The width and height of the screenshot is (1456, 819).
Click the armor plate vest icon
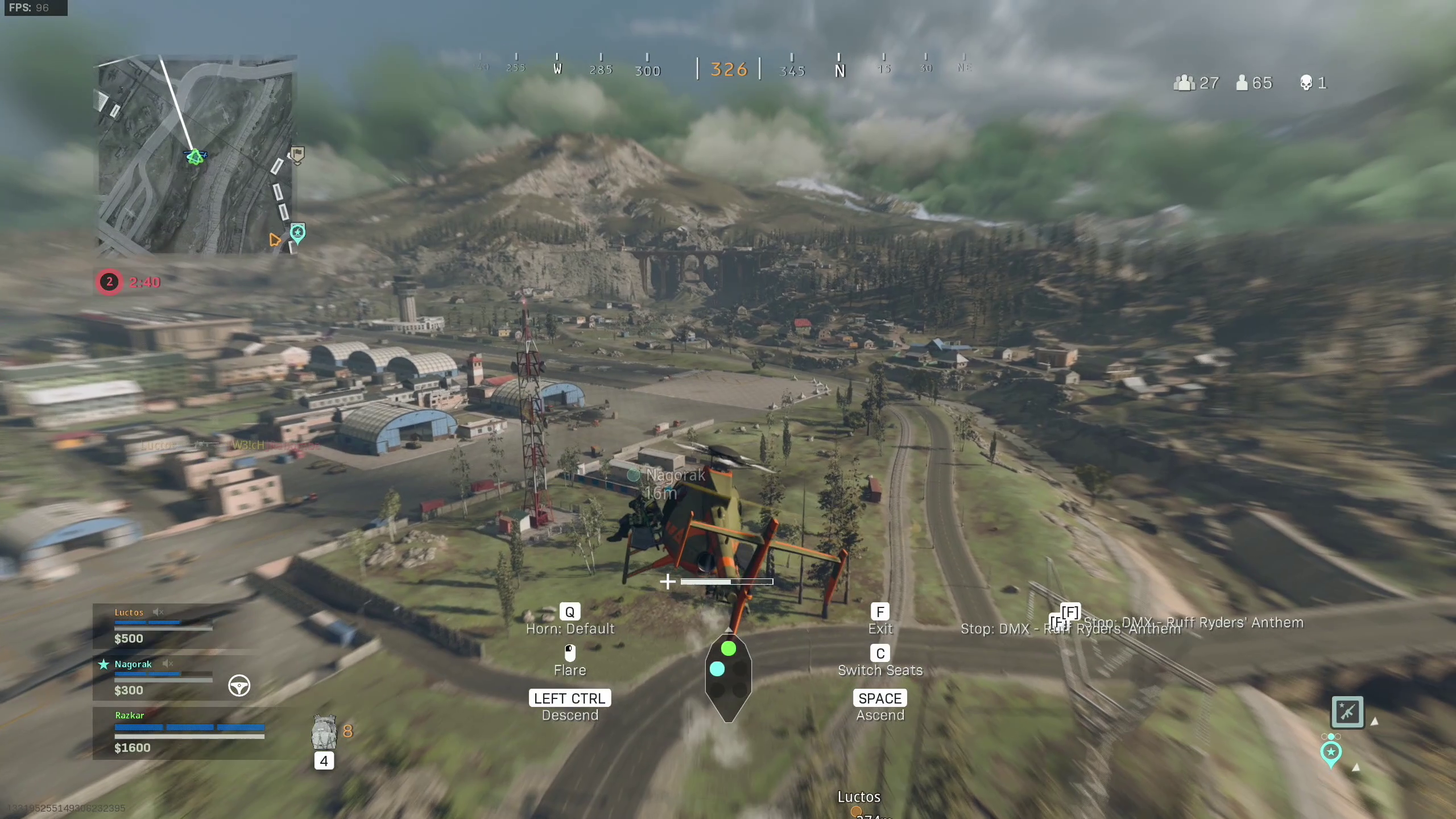coord(324,732)
